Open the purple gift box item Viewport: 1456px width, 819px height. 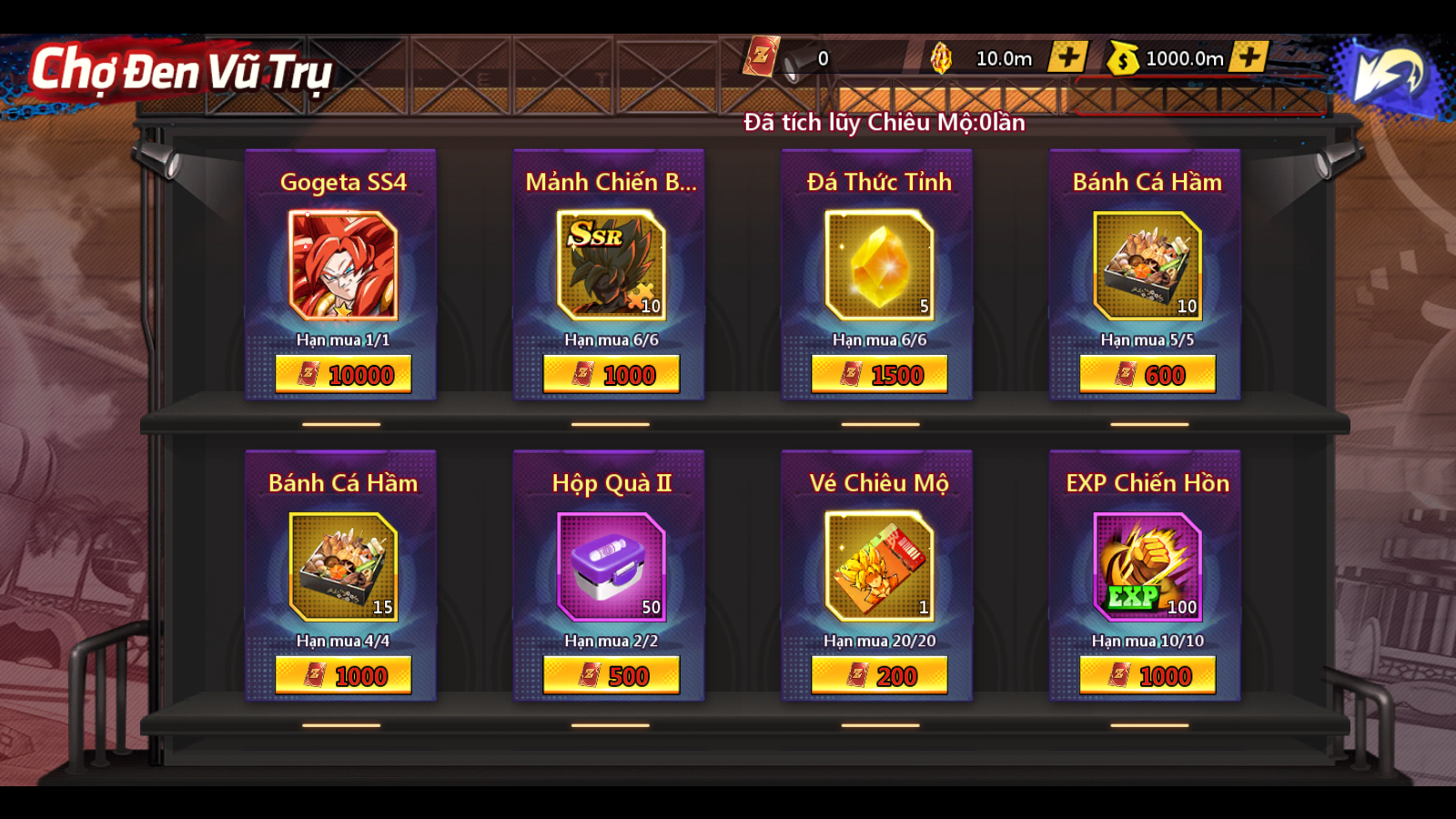(x=612, y=566)
